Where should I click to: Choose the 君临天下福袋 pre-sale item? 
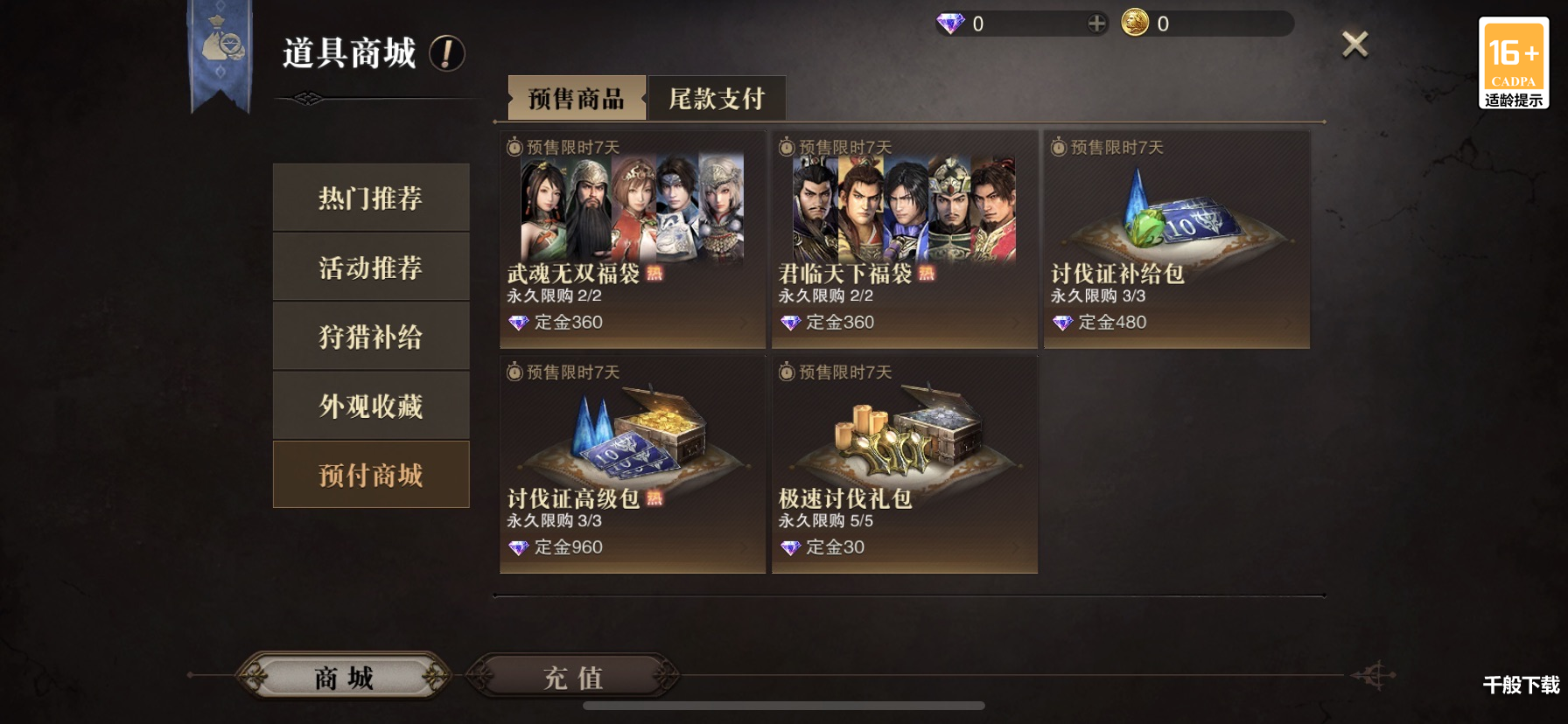click(x=905, y=240)
